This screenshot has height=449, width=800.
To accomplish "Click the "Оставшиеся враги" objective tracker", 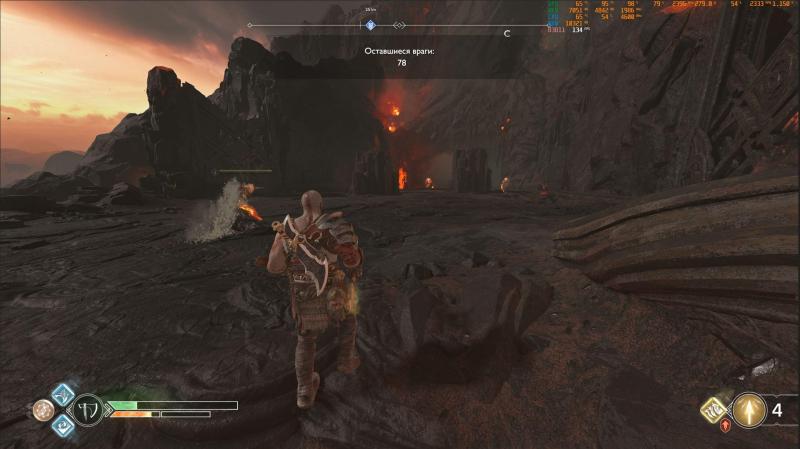I will pos(401,55).
